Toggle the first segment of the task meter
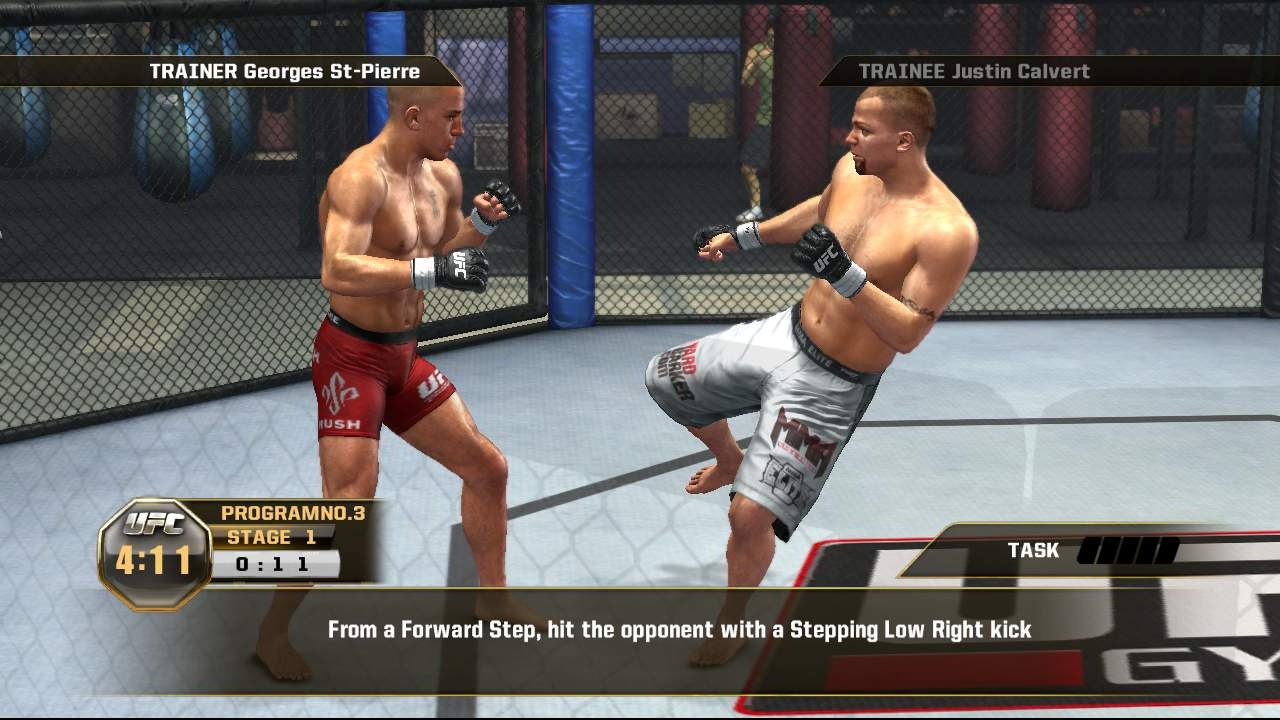The width and height of the screenshot is (1280, 720). coord(1090,550)
